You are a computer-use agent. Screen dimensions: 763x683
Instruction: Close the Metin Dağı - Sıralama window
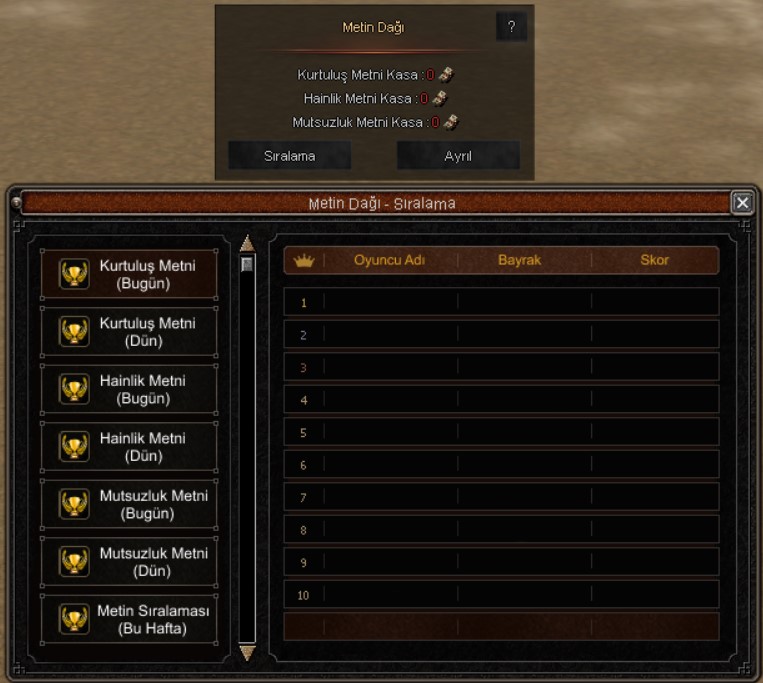(x=742, y=203)
